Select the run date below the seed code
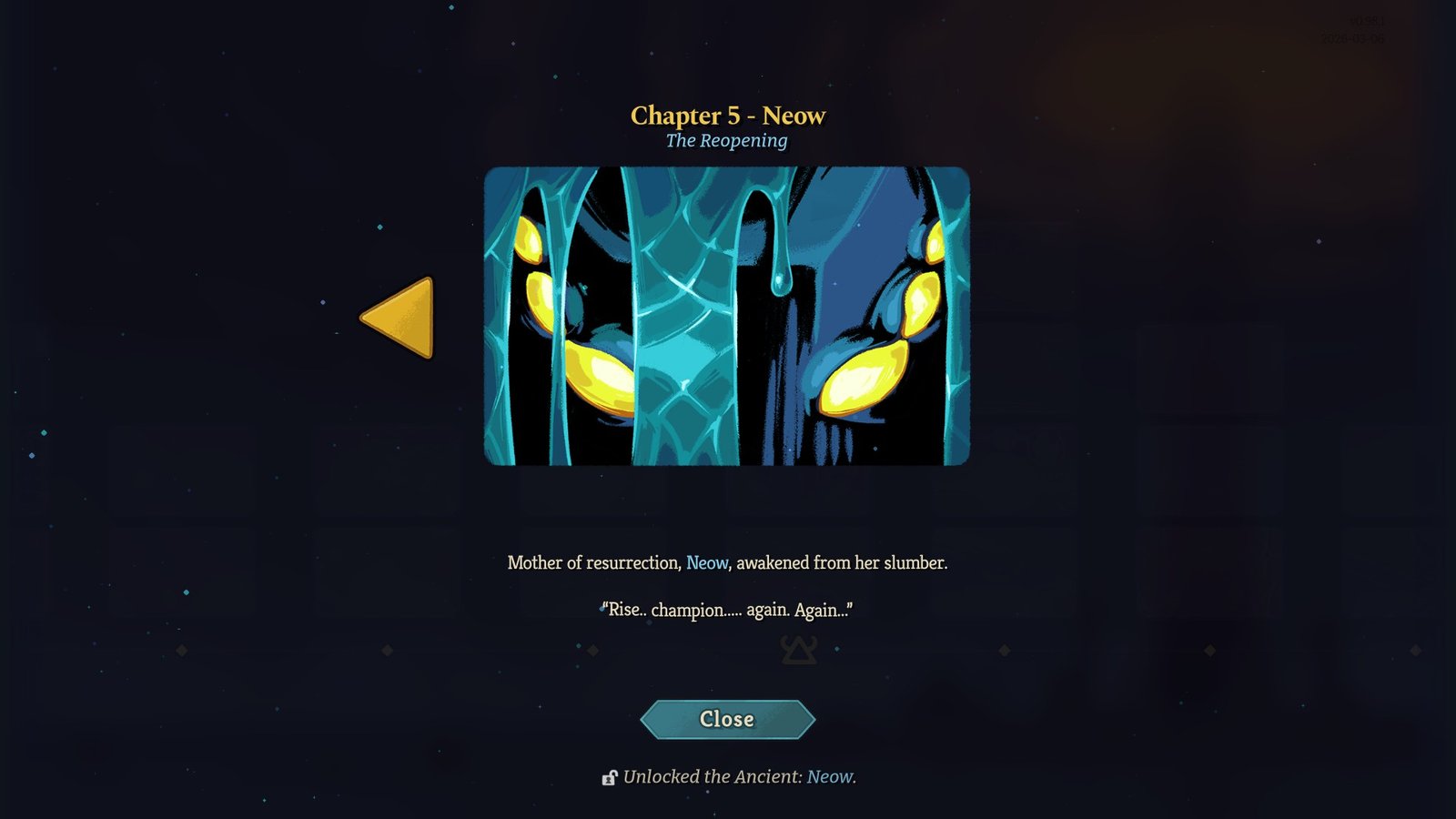Viewport: 1456px width, 819px height. 1351,37
